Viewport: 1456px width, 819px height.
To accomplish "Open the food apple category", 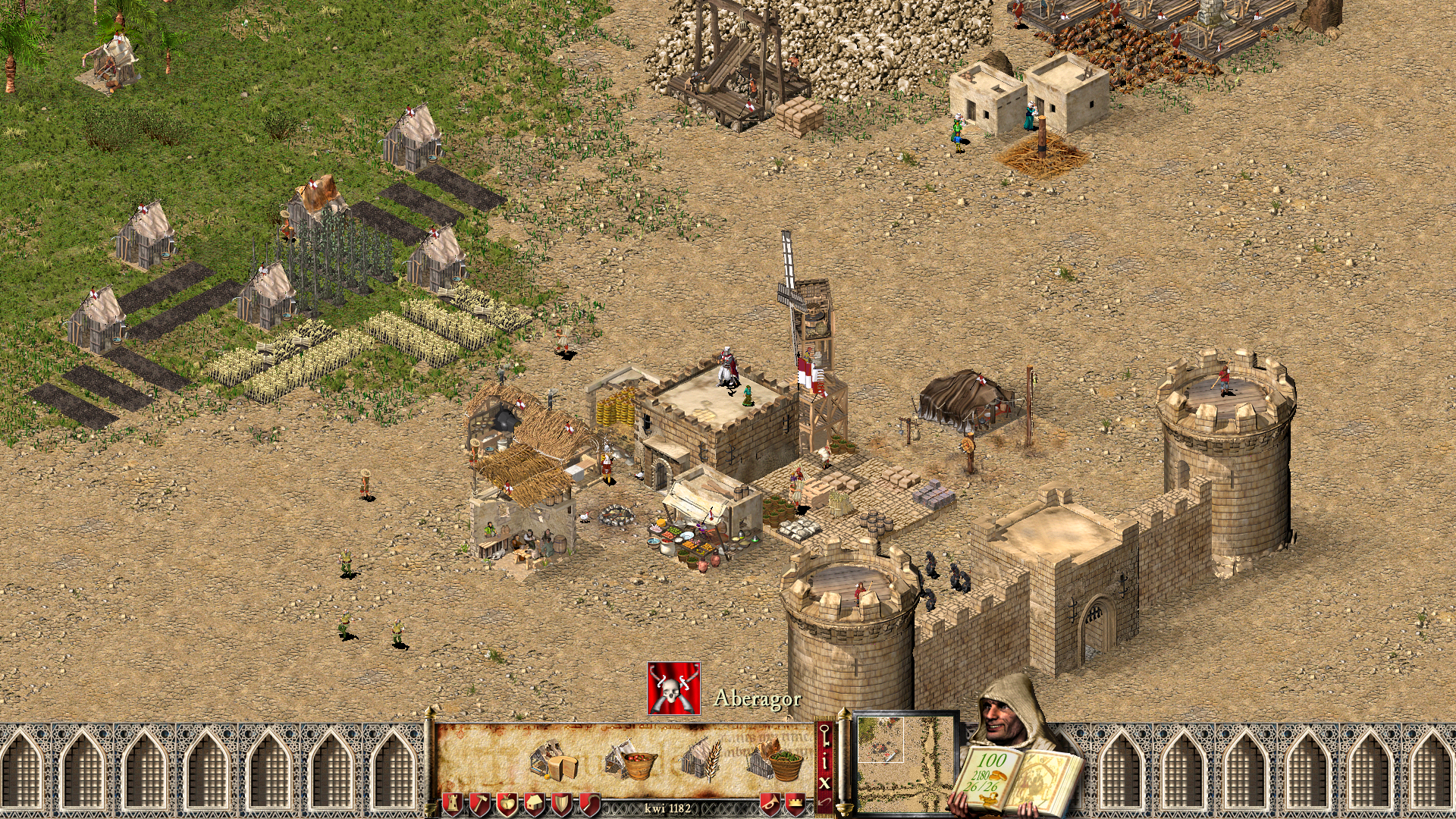I will (507, 804).
